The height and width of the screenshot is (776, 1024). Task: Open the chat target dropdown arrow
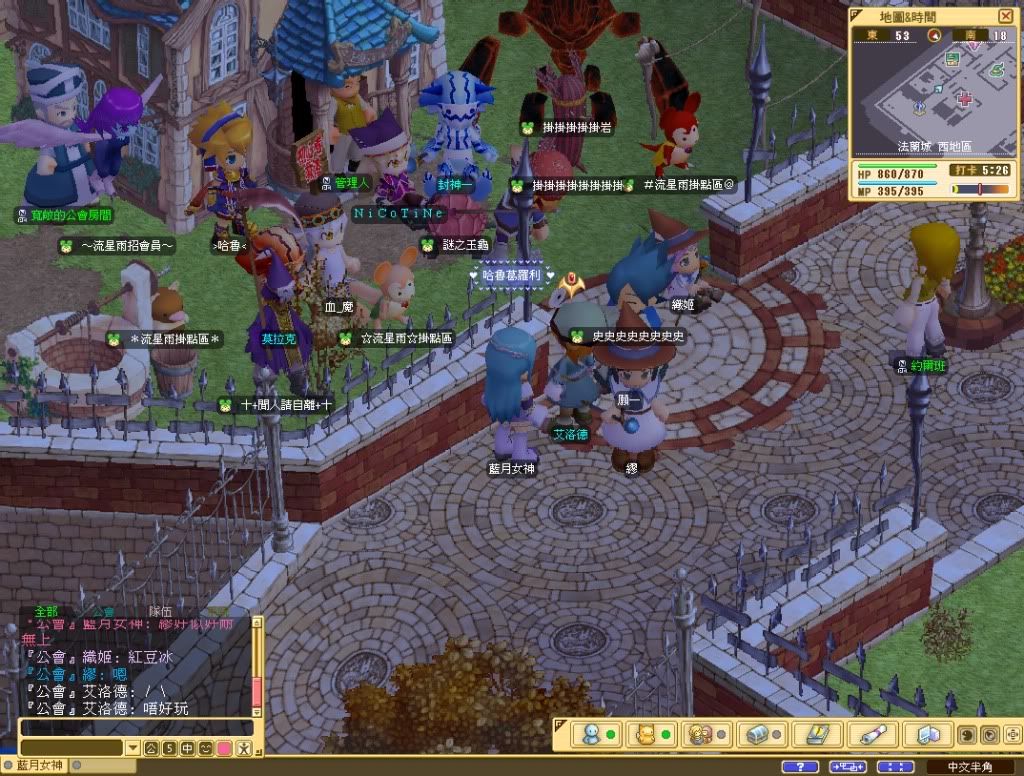click(x=133, y=747)
